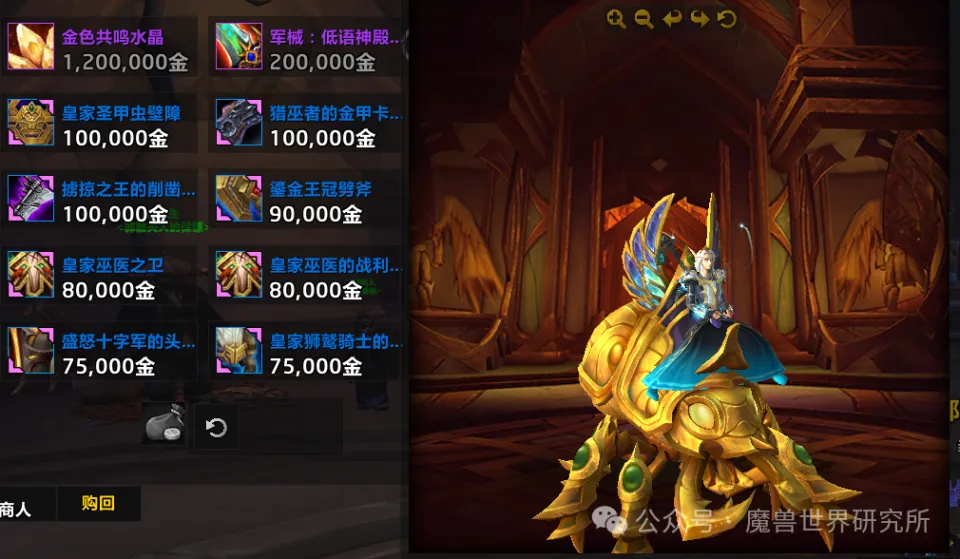This screenshot has height=559, width=960.
Task: Choose the 皇家狮鹫骑士 item for 75,000 gold
Action: 239,350
